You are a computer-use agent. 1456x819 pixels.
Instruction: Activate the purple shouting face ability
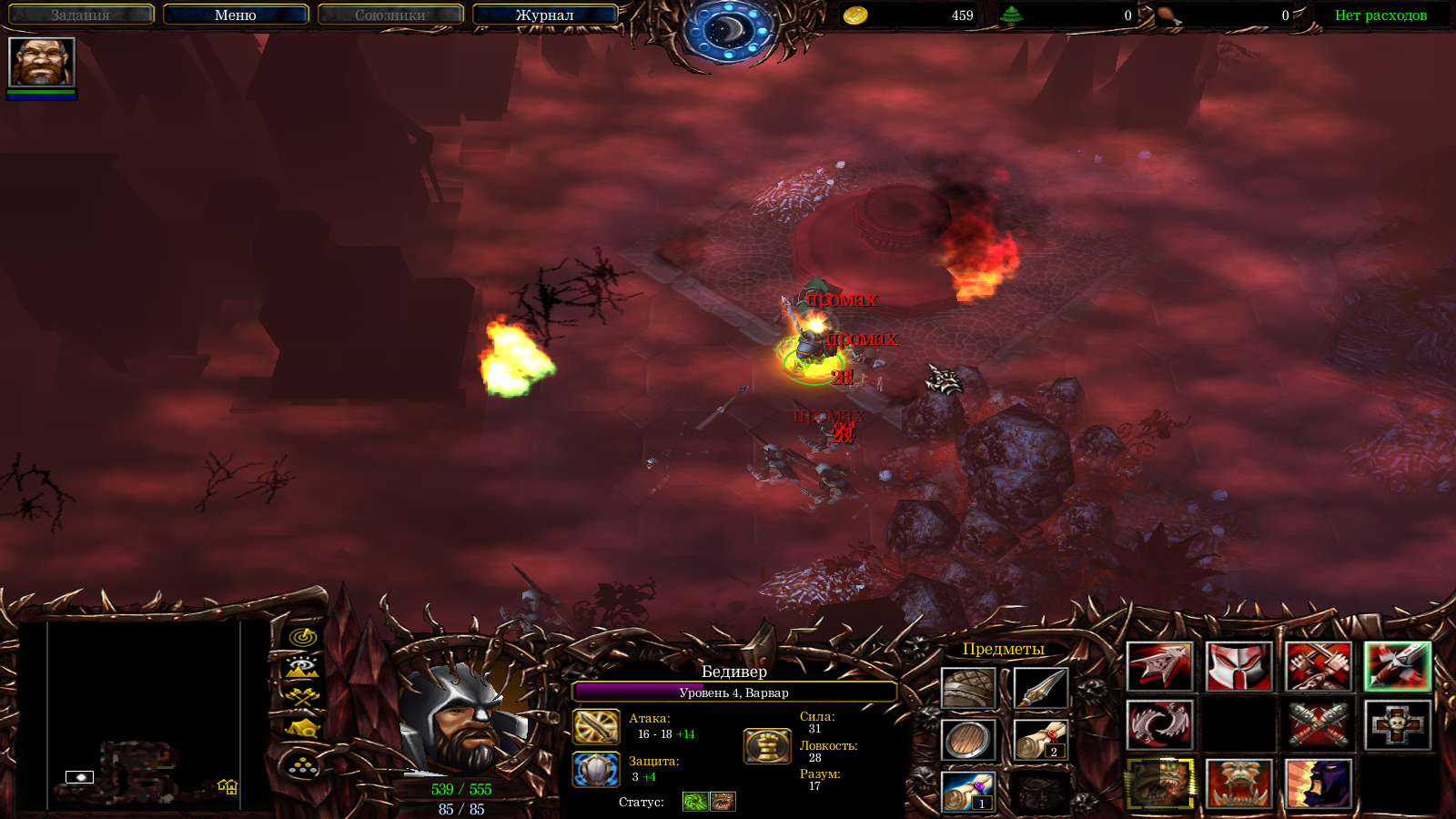1318,784
